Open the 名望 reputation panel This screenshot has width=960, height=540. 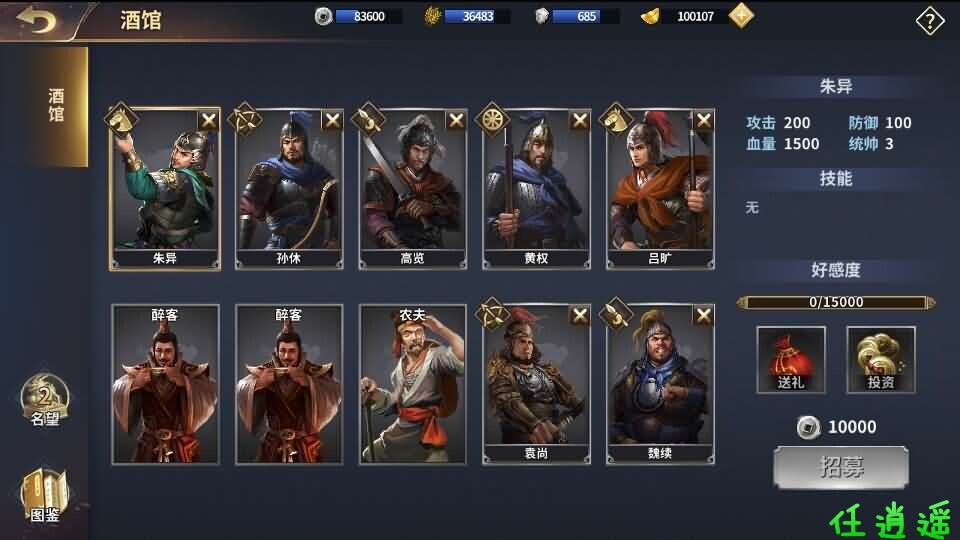click(x=44, y=400)
